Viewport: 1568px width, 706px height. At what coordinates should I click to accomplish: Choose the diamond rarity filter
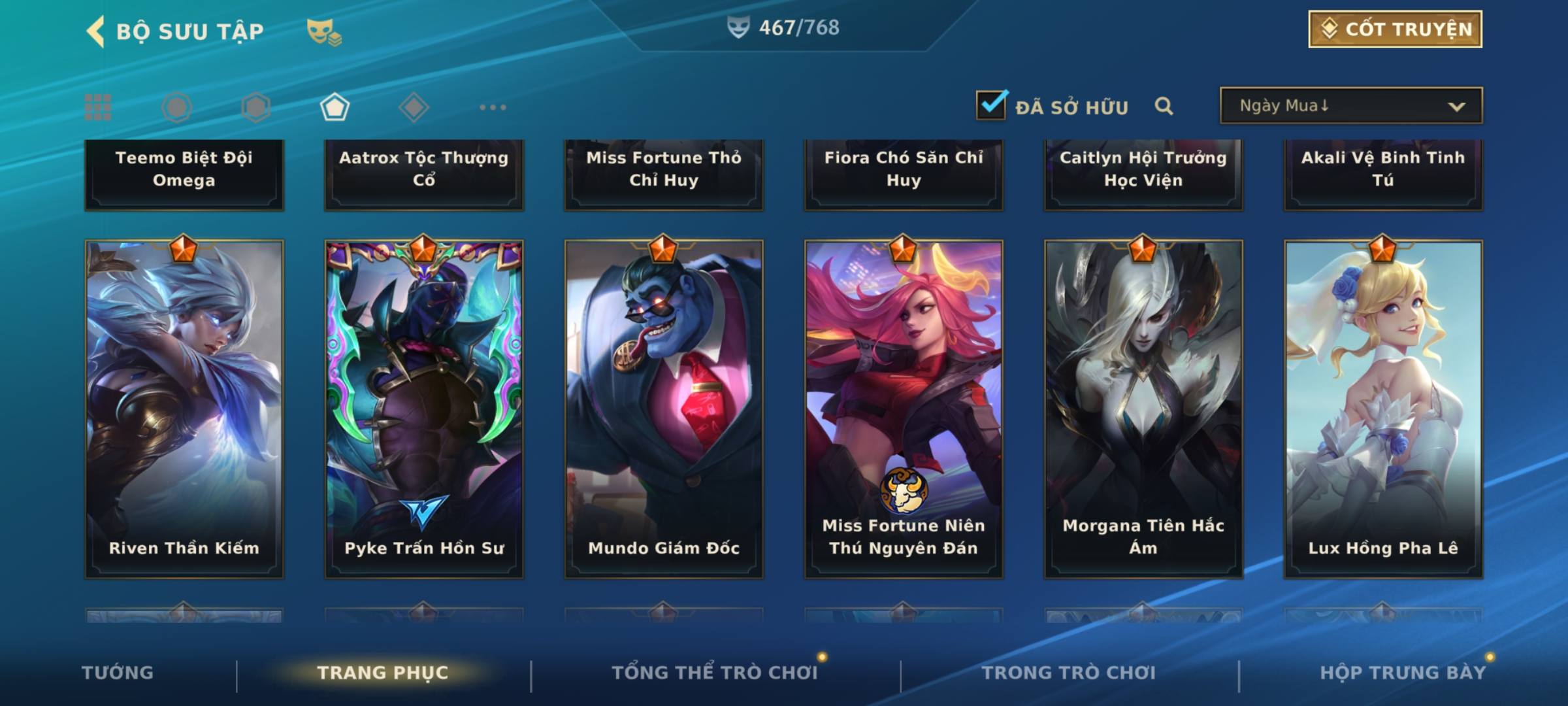414,107
